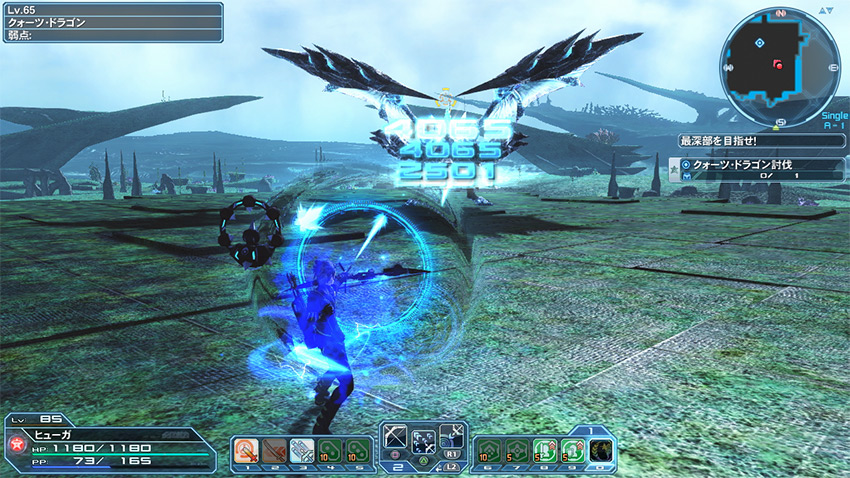Image resolution: width=850 pixels, height=478 pixels.
Task: Click the enemy target panel named クォーツ・ドラゴン
Action: (x=110, y=21)
